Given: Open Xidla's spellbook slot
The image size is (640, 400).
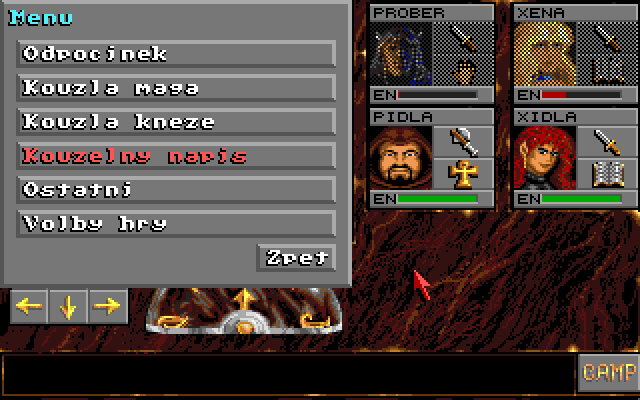Looking at the screenshot, I should point(608,174).
